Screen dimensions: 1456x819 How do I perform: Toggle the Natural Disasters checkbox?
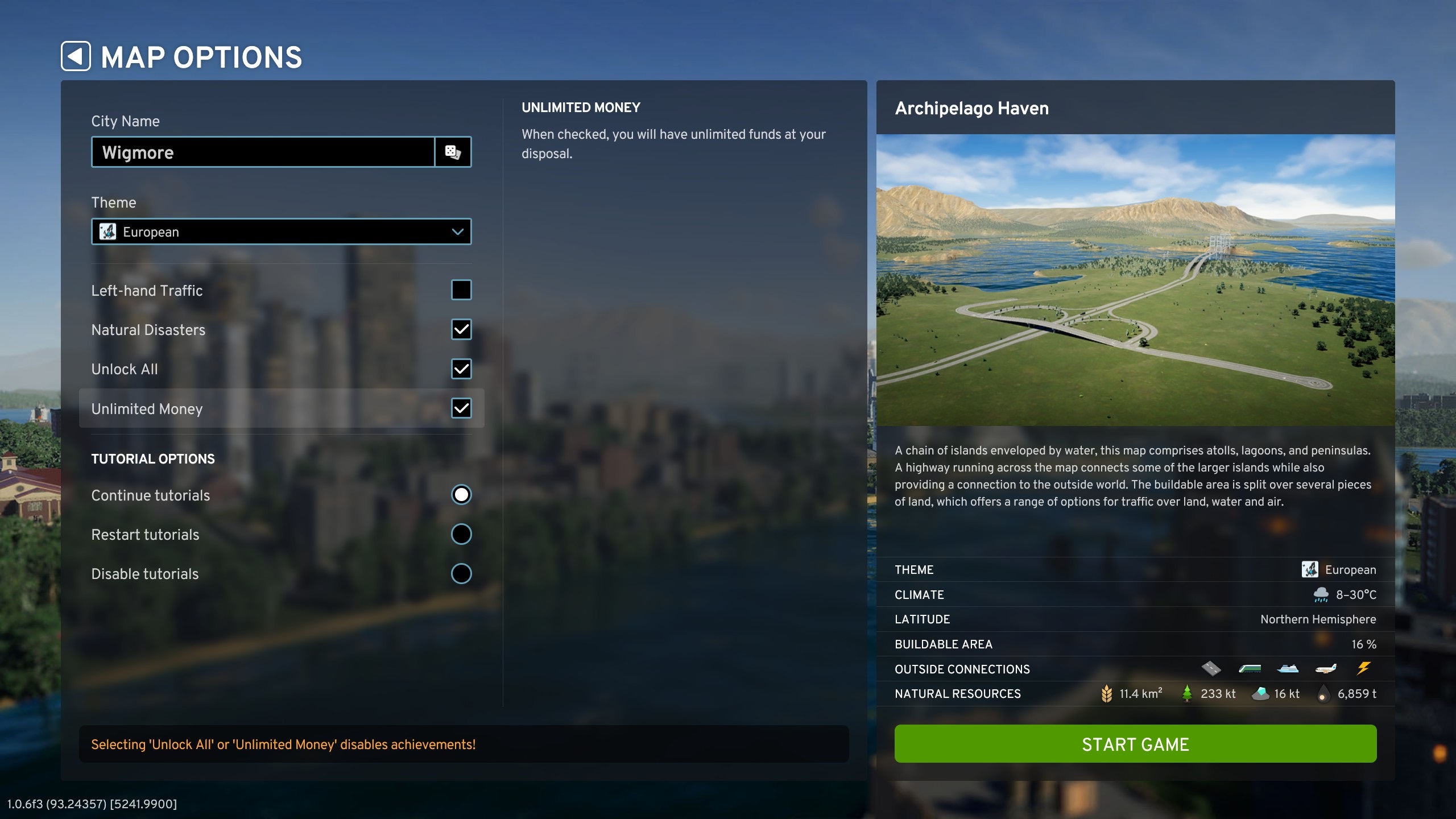click(x=461, y=329)
